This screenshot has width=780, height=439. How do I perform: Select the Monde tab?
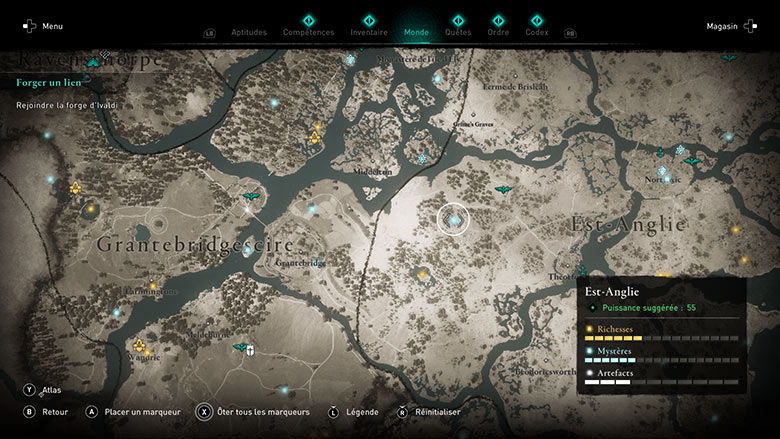416,32
